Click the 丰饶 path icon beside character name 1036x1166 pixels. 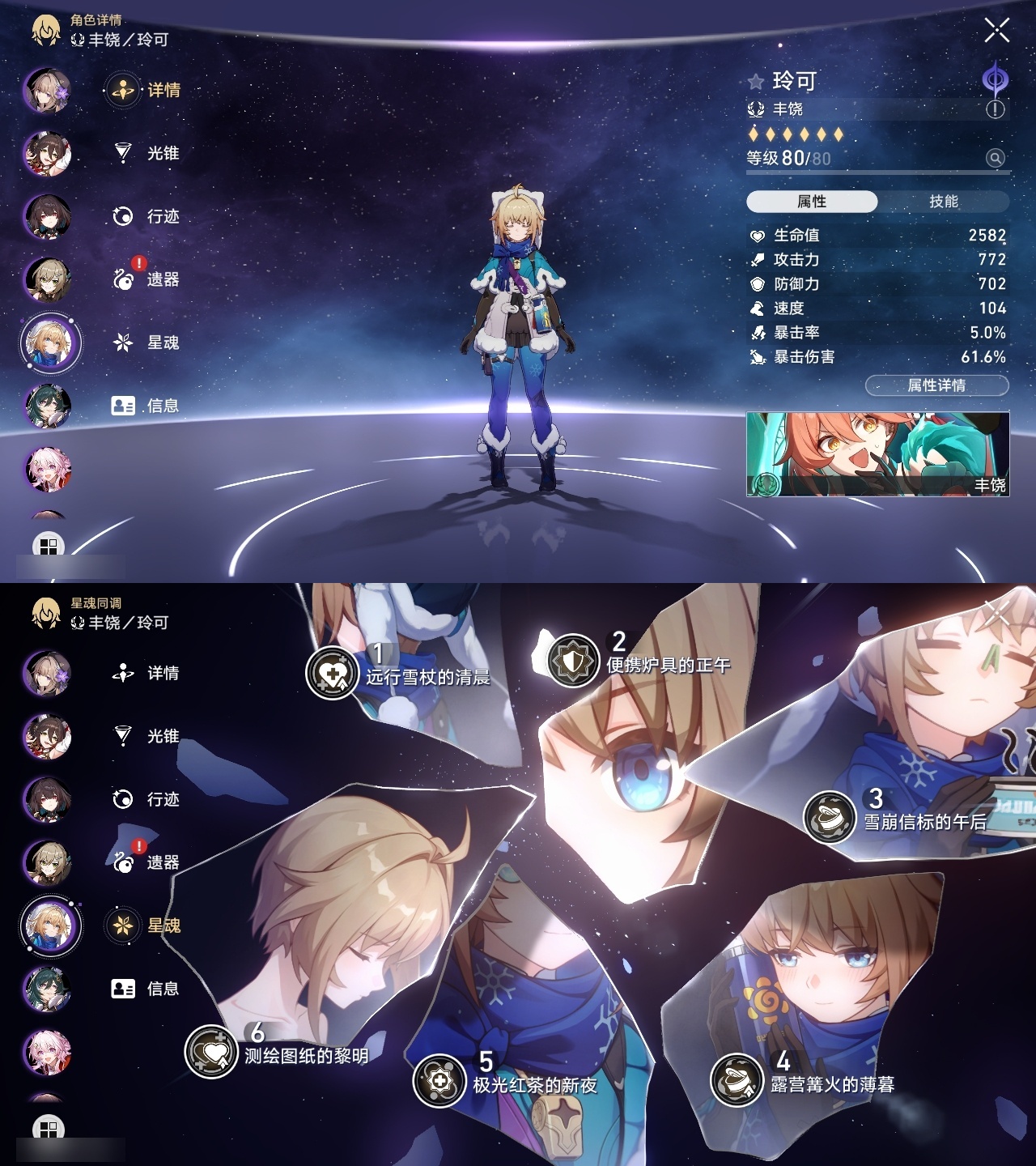[x=758, y=108]
